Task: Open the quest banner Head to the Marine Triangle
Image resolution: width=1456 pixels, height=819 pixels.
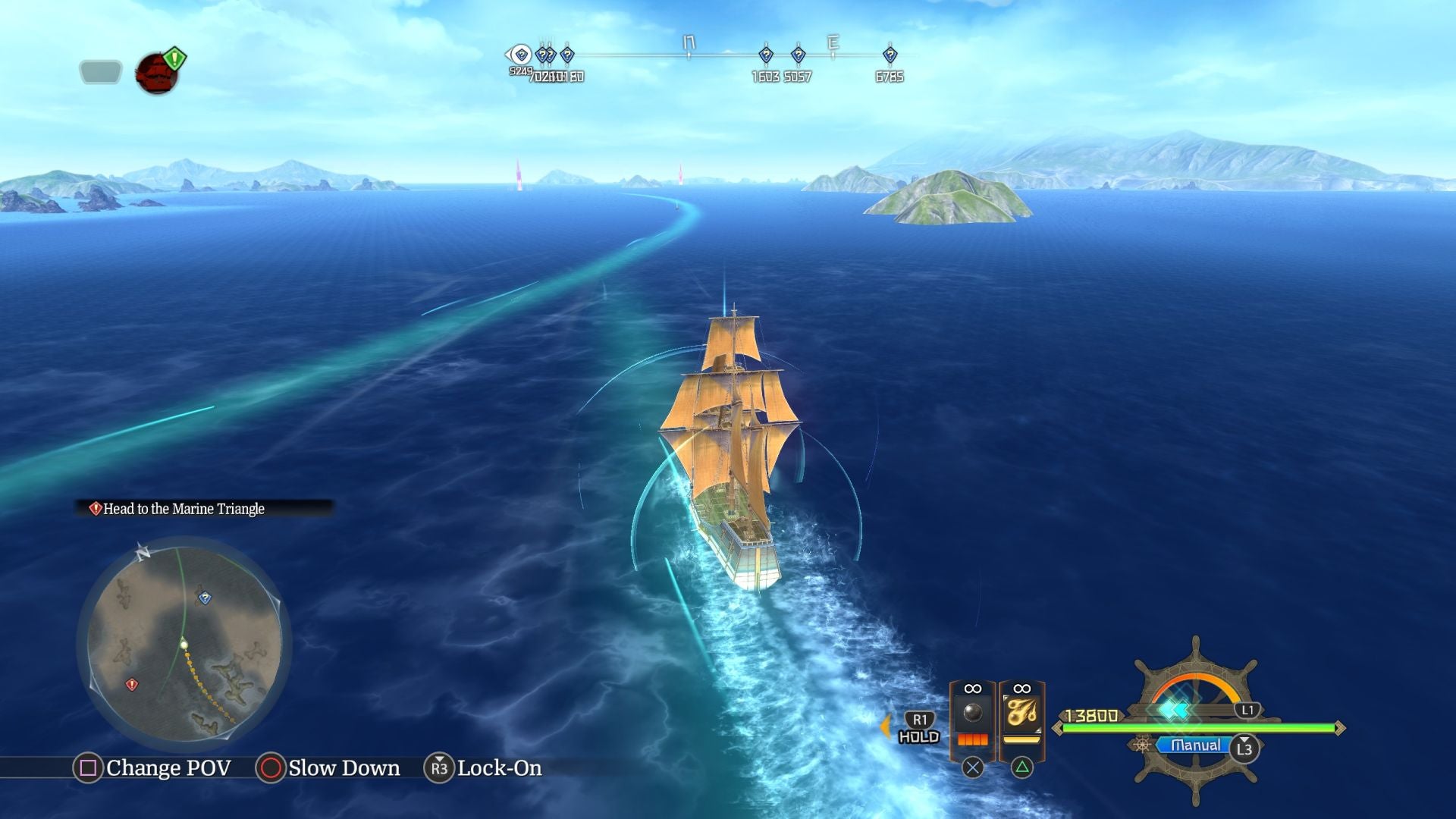Action: tap(182, 510)
